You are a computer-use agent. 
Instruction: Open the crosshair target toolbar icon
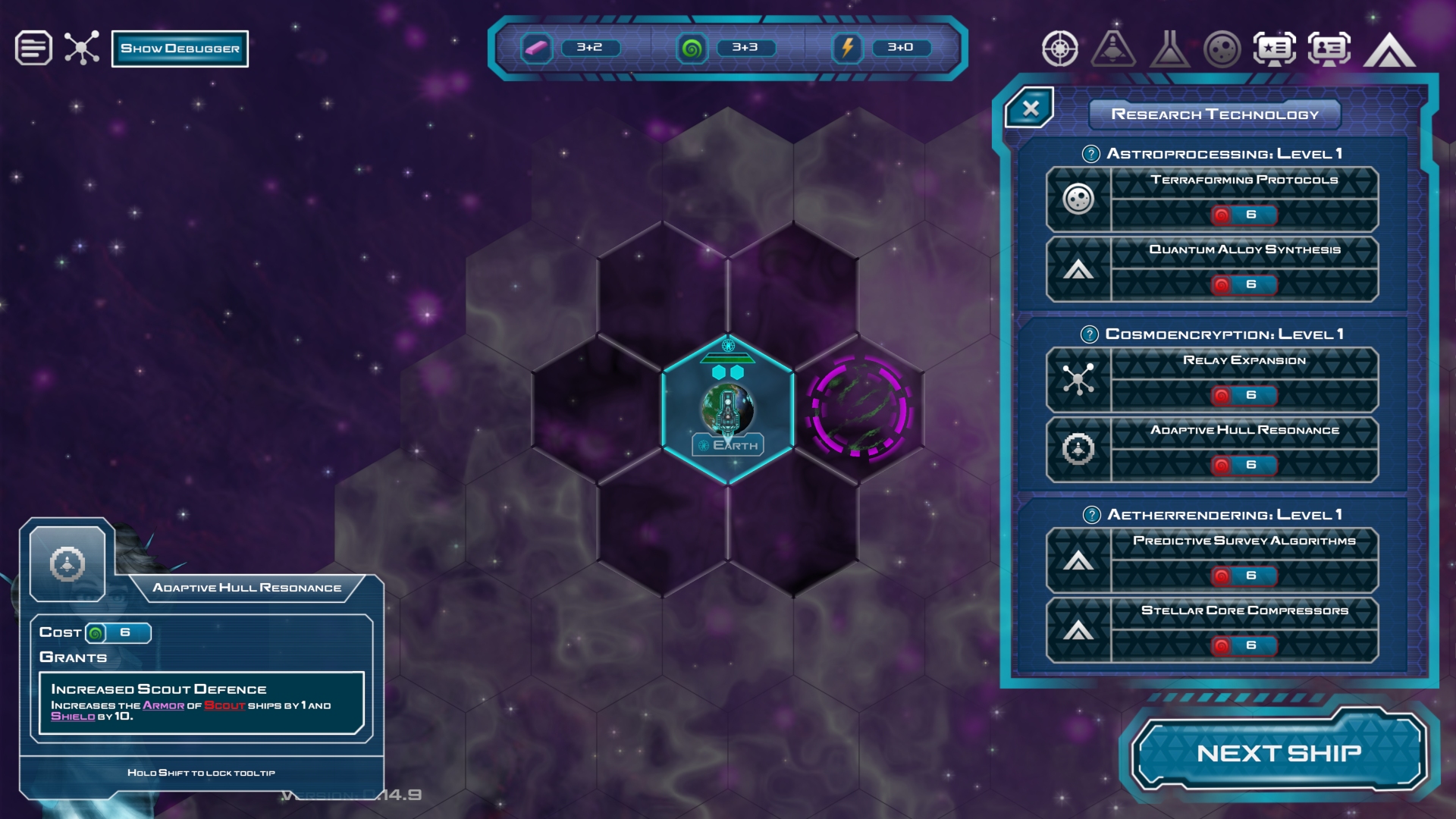(1059, 49)
